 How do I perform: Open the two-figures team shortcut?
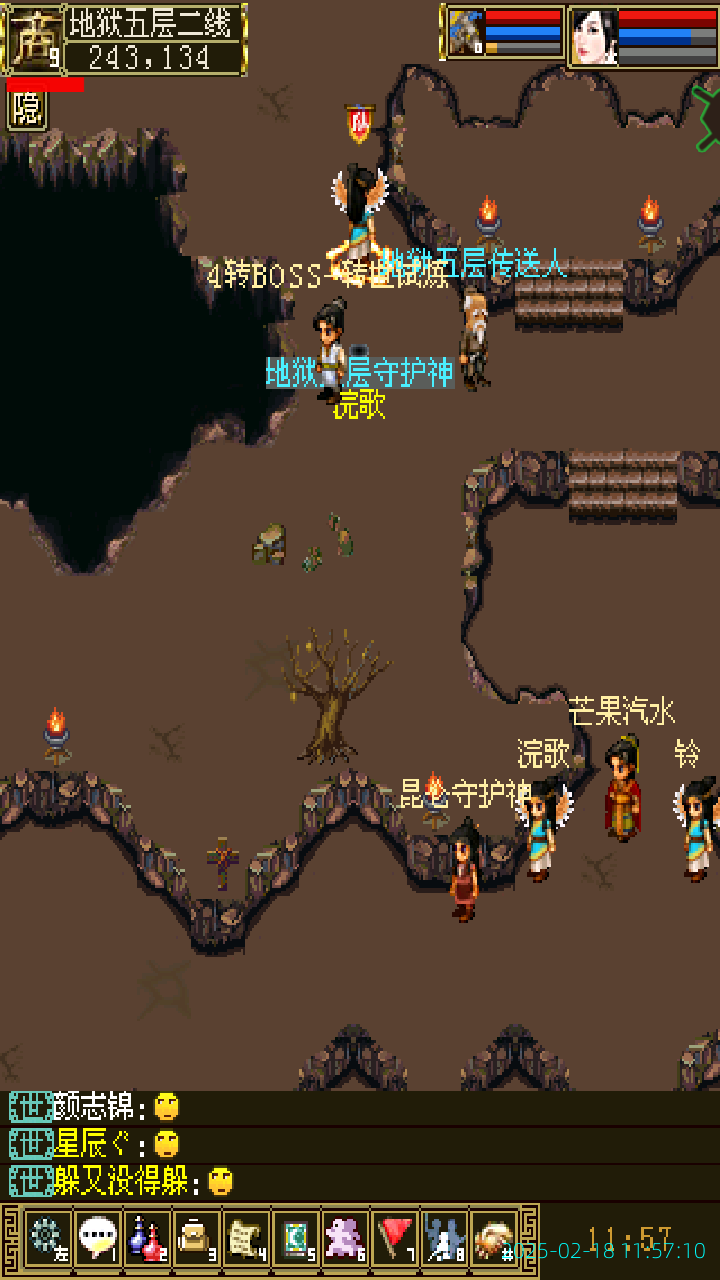pyautogui.click(x=444, y=1240)
